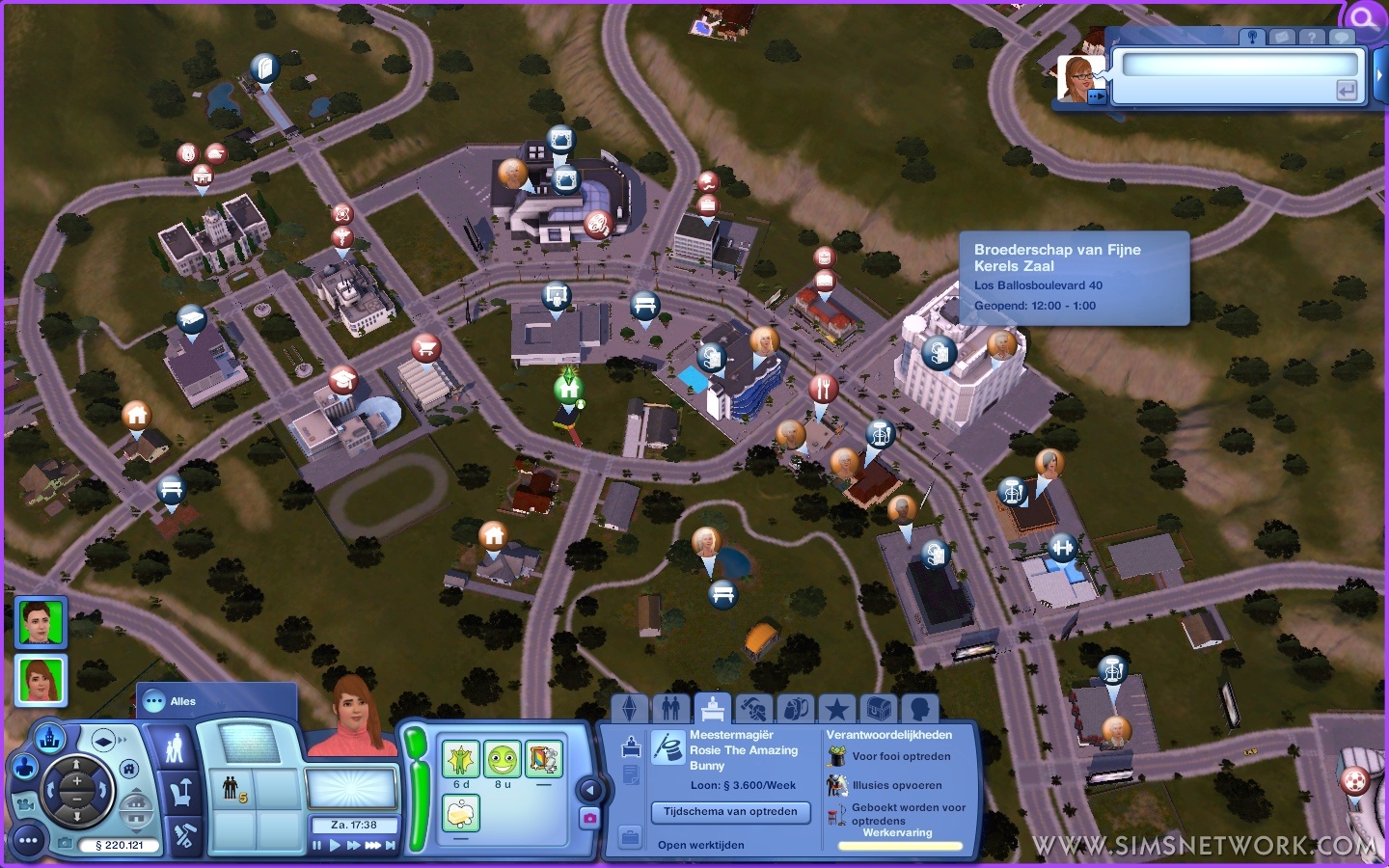
Task: Open the question mark help tab
Action: [x=1311, y=37]
